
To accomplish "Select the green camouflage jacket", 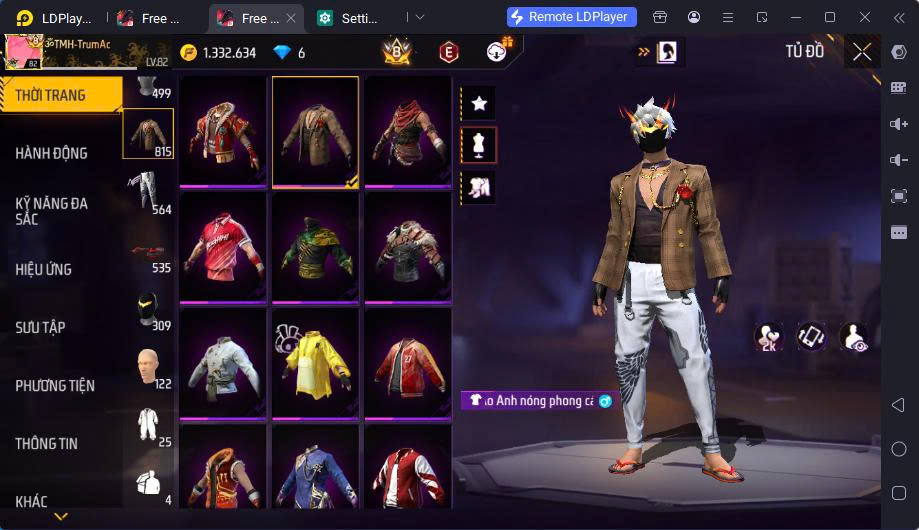I will (315, 246).
